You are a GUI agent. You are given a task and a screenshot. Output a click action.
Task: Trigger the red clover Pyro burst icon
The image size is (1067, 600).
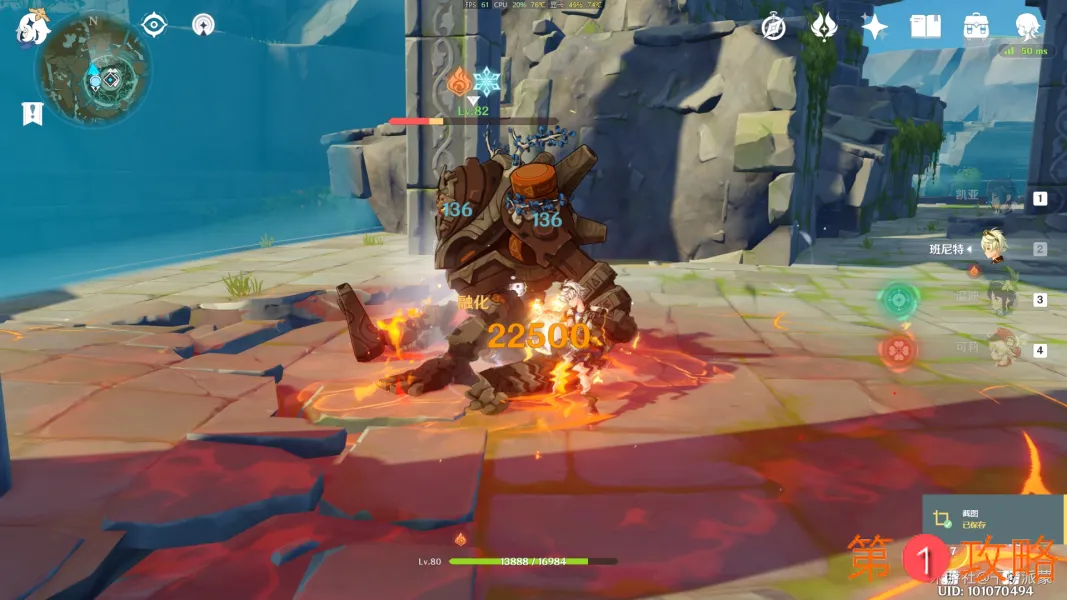pos(898,350)
